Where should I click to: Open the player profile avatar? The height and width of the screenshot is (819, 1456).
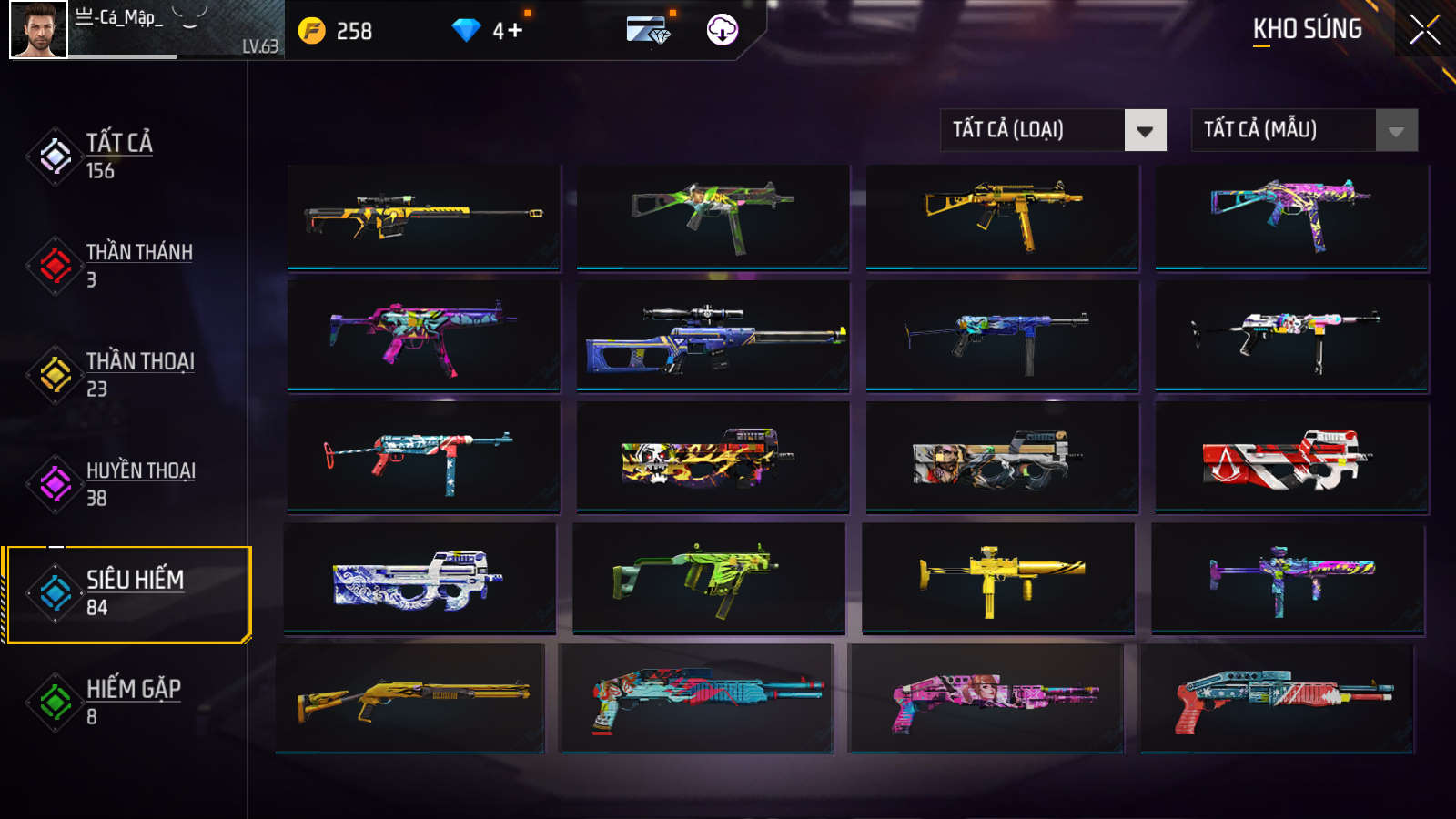click(x=38, y=30)
